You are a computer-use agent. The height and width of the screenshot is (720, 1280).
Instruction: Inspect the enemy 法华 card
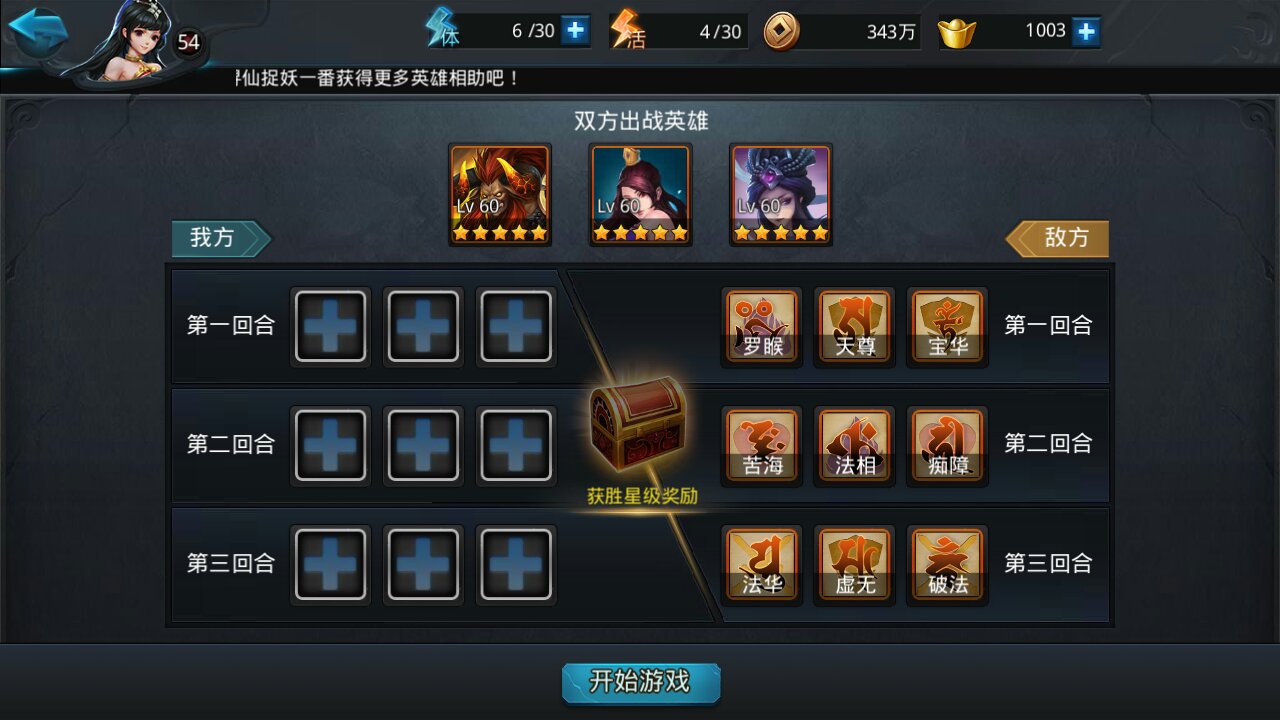(762, 565)
